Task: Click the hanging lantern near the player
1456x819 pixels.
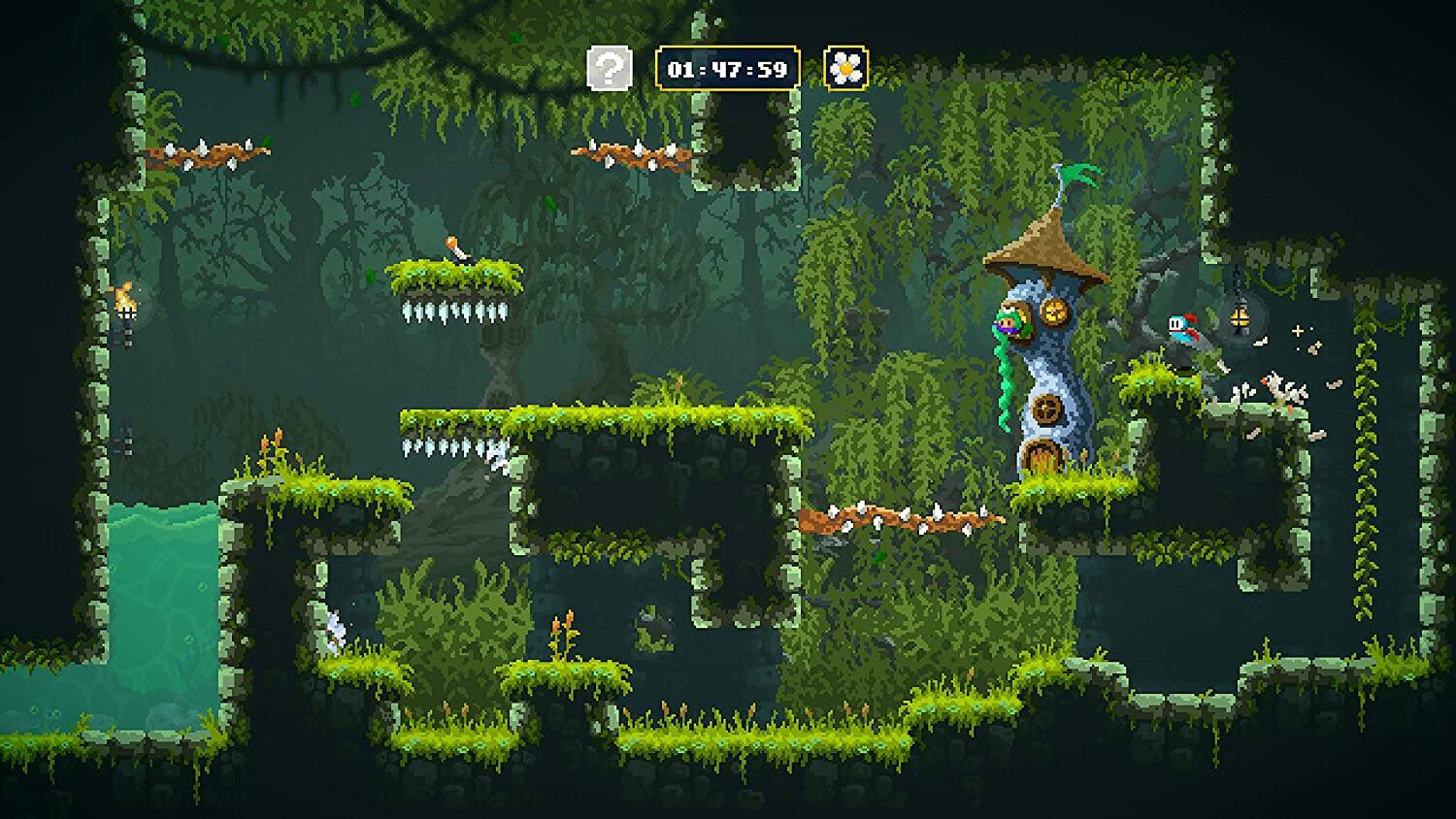Action: [x=1240, y=317]
